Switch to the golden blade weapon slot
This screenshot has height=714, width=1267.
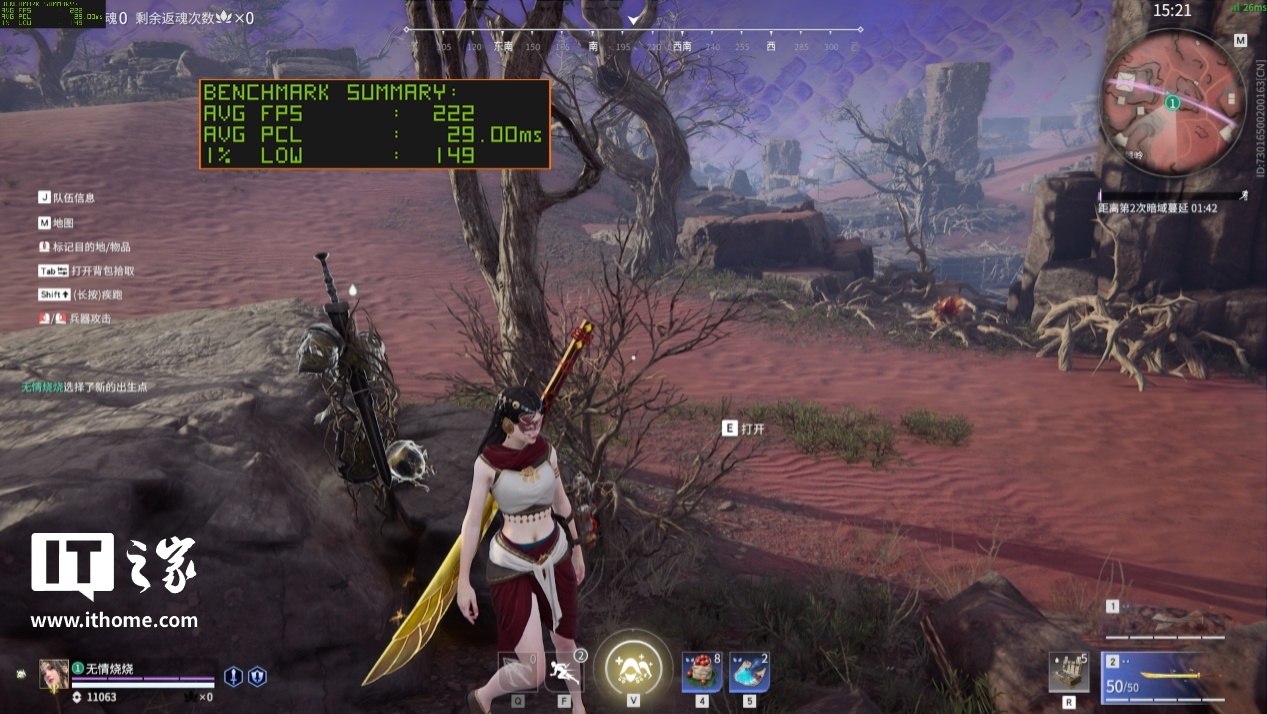point(1163,675)
